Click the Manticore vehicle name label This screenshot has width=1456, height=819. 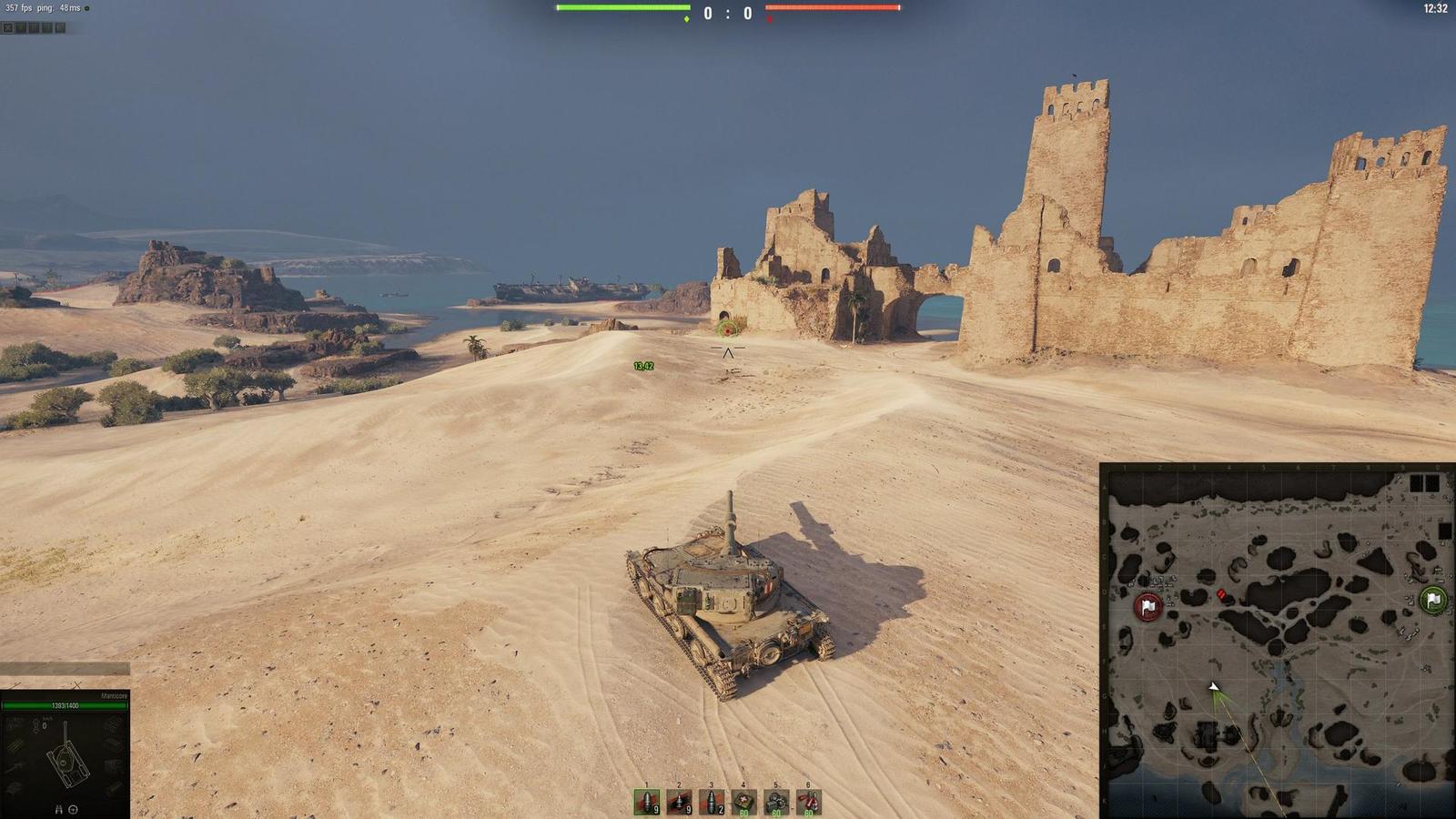click(x=115, y=694)
